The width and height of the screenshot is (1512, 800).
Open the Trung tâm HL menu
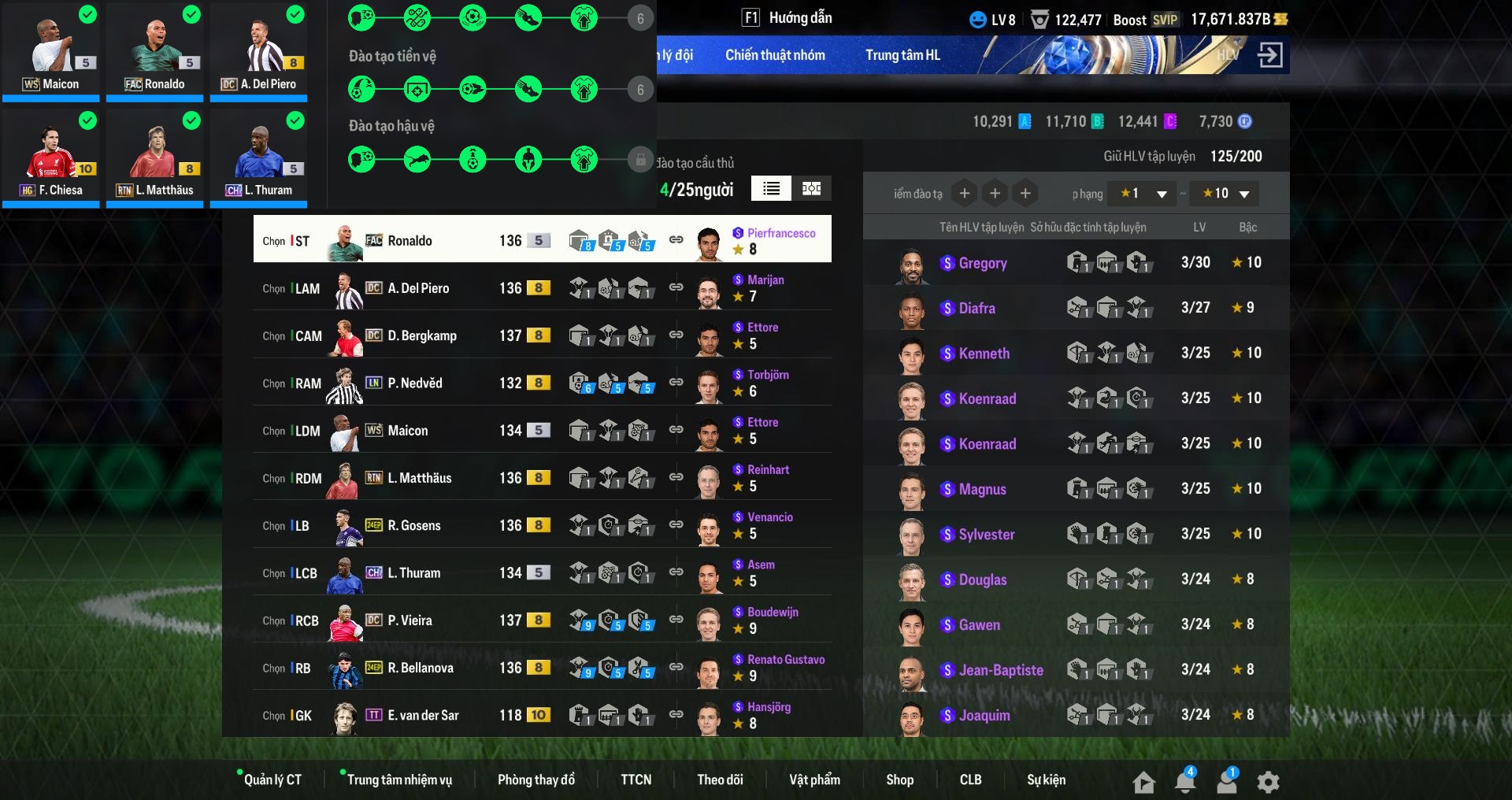(902, 55)
